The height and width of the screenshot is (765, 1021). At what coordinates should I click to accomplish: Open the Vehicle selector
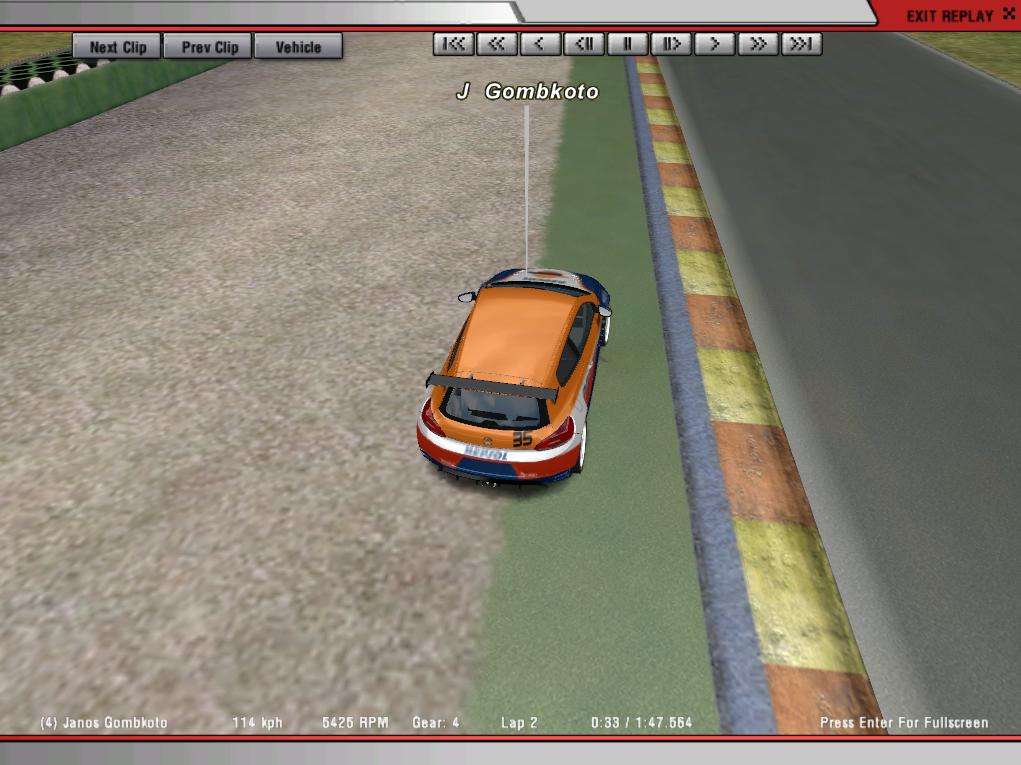pyautogui.click(x=298, y=47)
